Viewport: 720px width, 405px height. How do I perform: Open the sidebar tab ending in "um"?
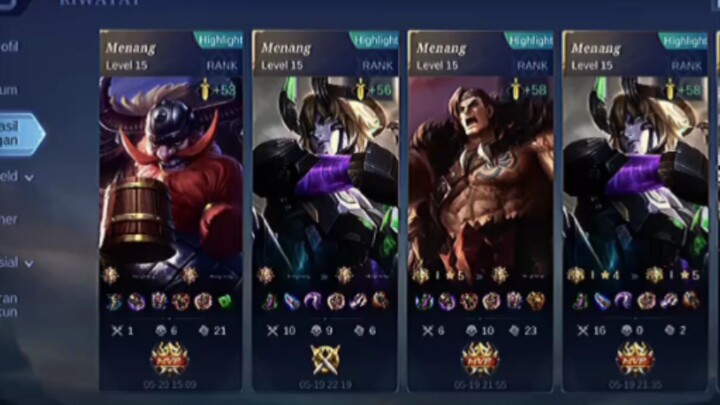pos(10,90)
